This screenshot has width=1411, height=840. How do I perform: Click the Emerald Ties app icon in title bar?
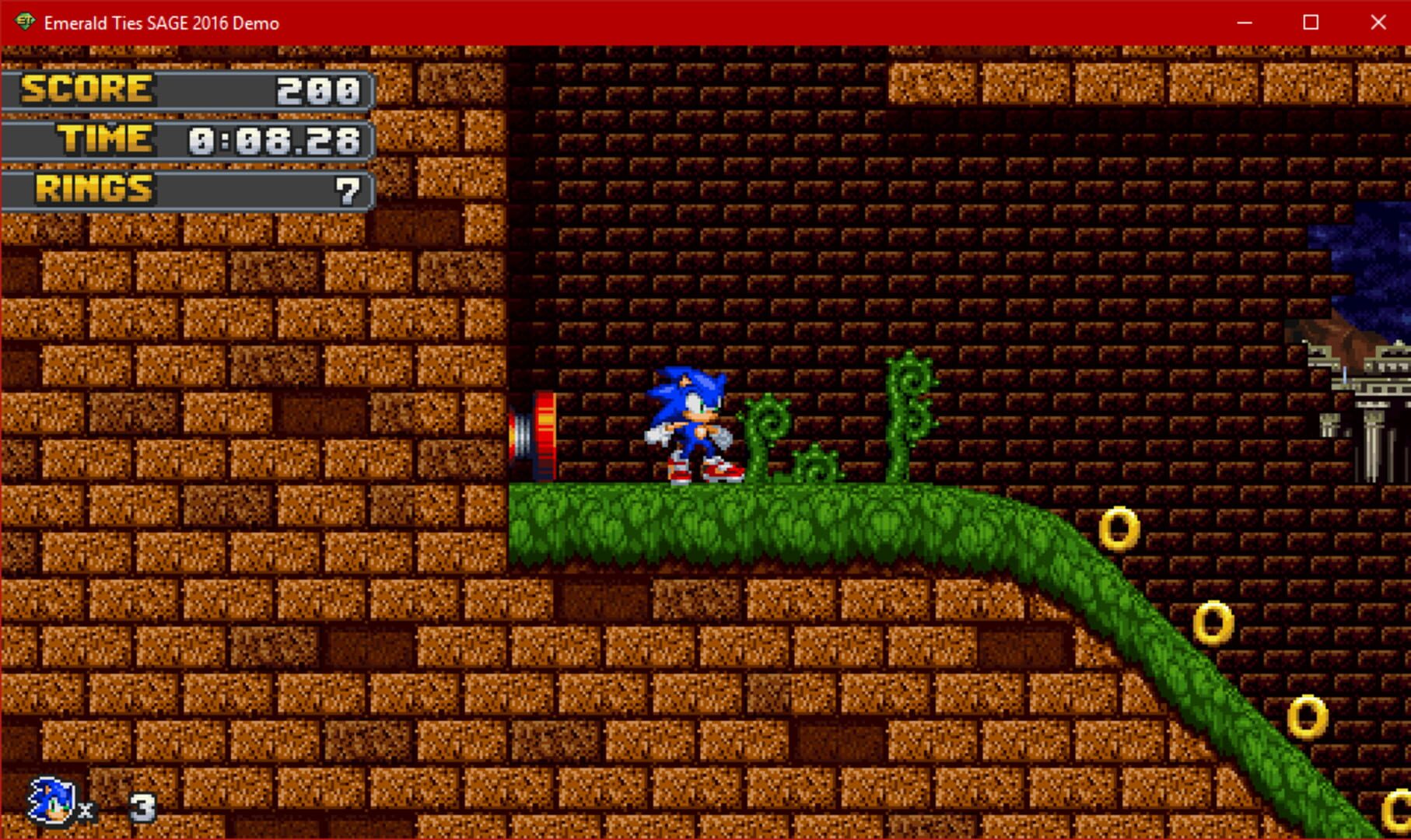pyautogui.click(x=25, y=23)
